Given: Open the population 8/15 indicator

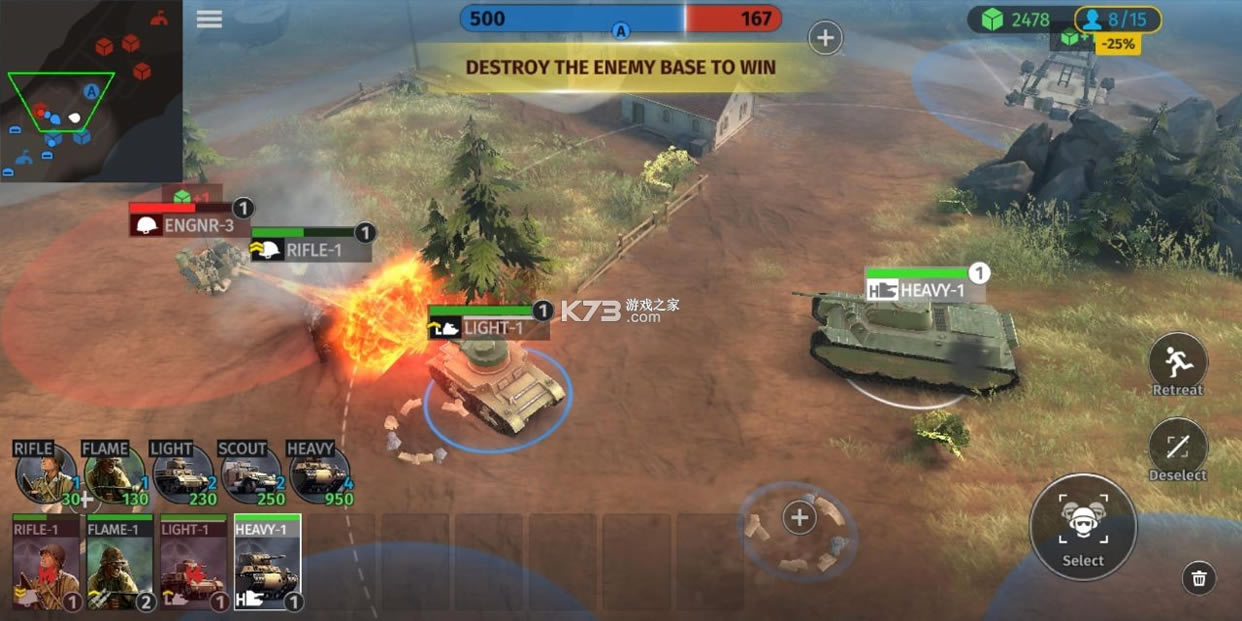Looking at the screenshot, I should [1118, 19].
